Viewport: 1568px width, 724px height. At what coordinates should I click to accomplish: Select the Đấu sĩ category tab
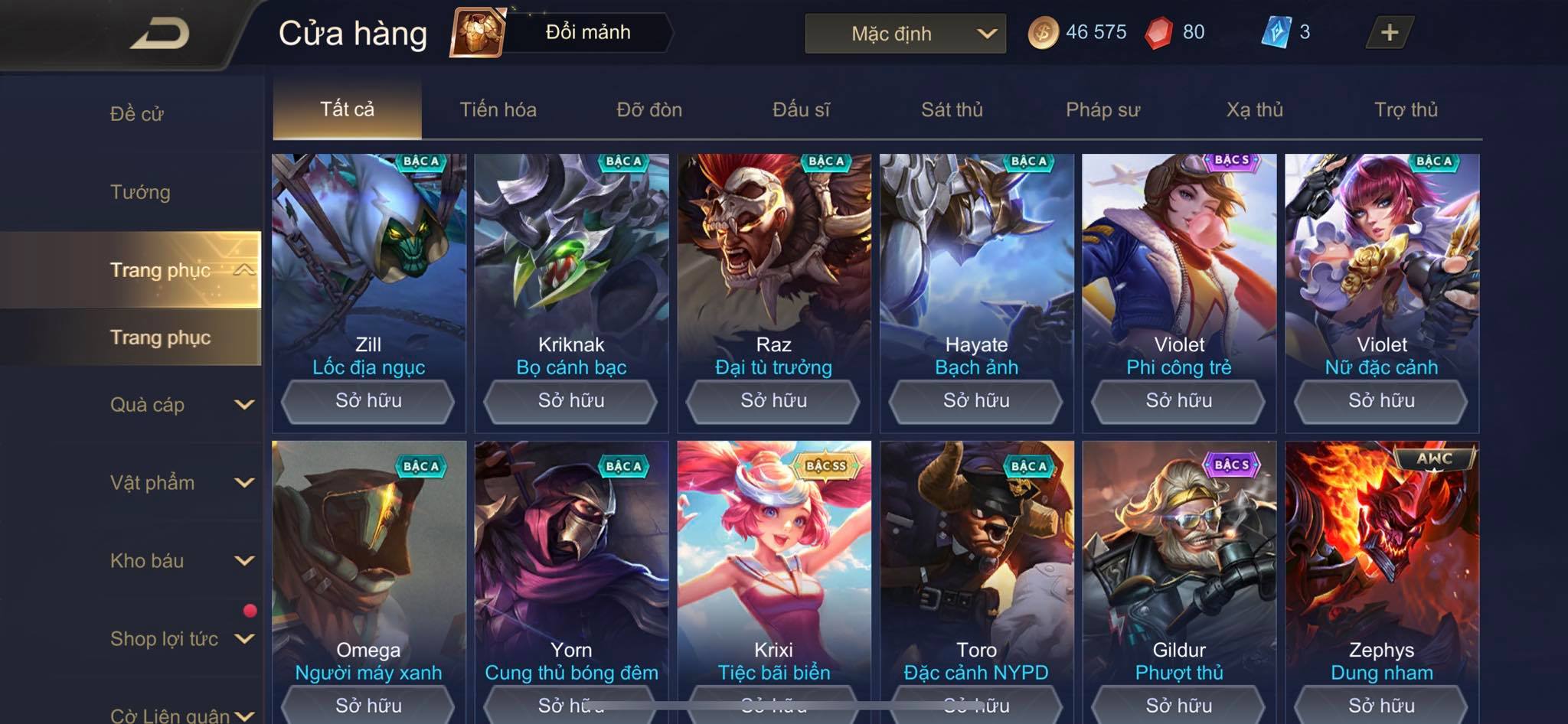pos(801,109)
